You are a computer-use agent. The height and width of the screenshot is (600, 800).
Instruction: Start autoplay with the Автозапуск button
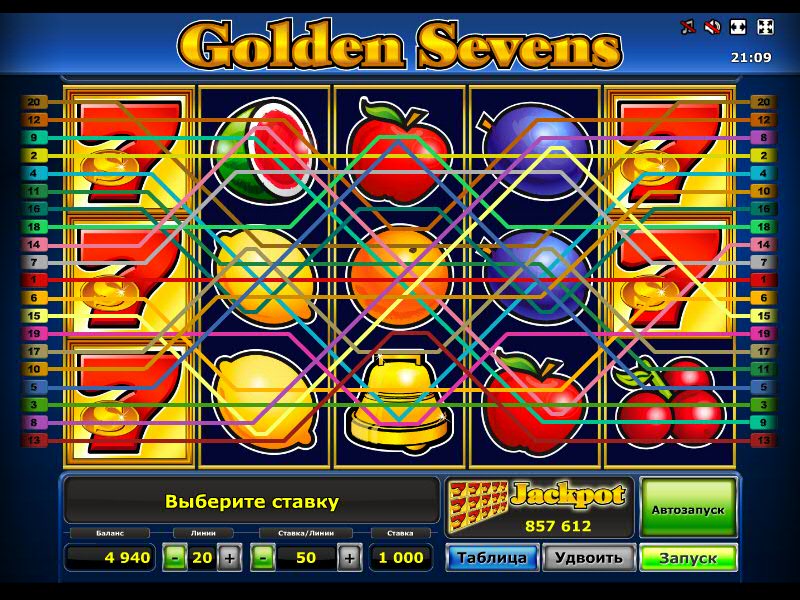(x=688, y=509)
